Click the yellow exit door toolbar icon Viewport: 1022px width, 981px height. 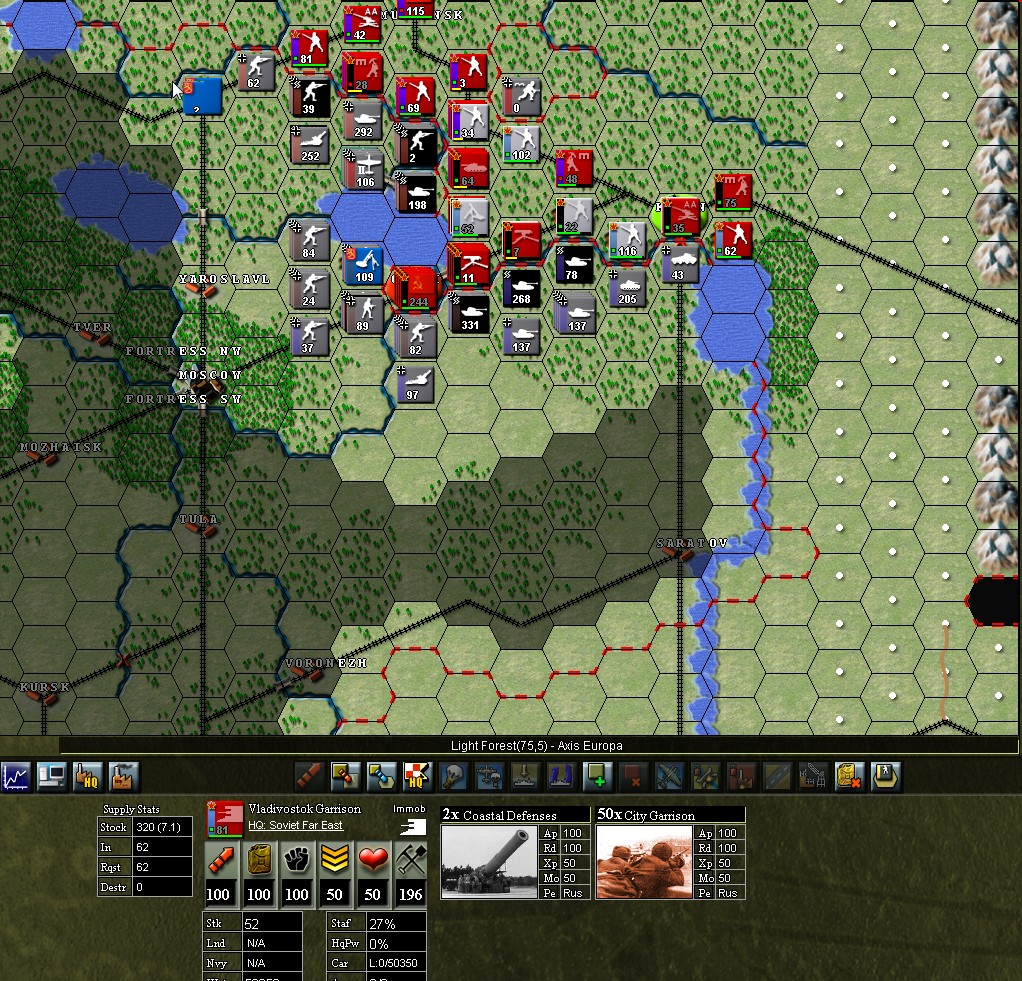coord(886,776)
